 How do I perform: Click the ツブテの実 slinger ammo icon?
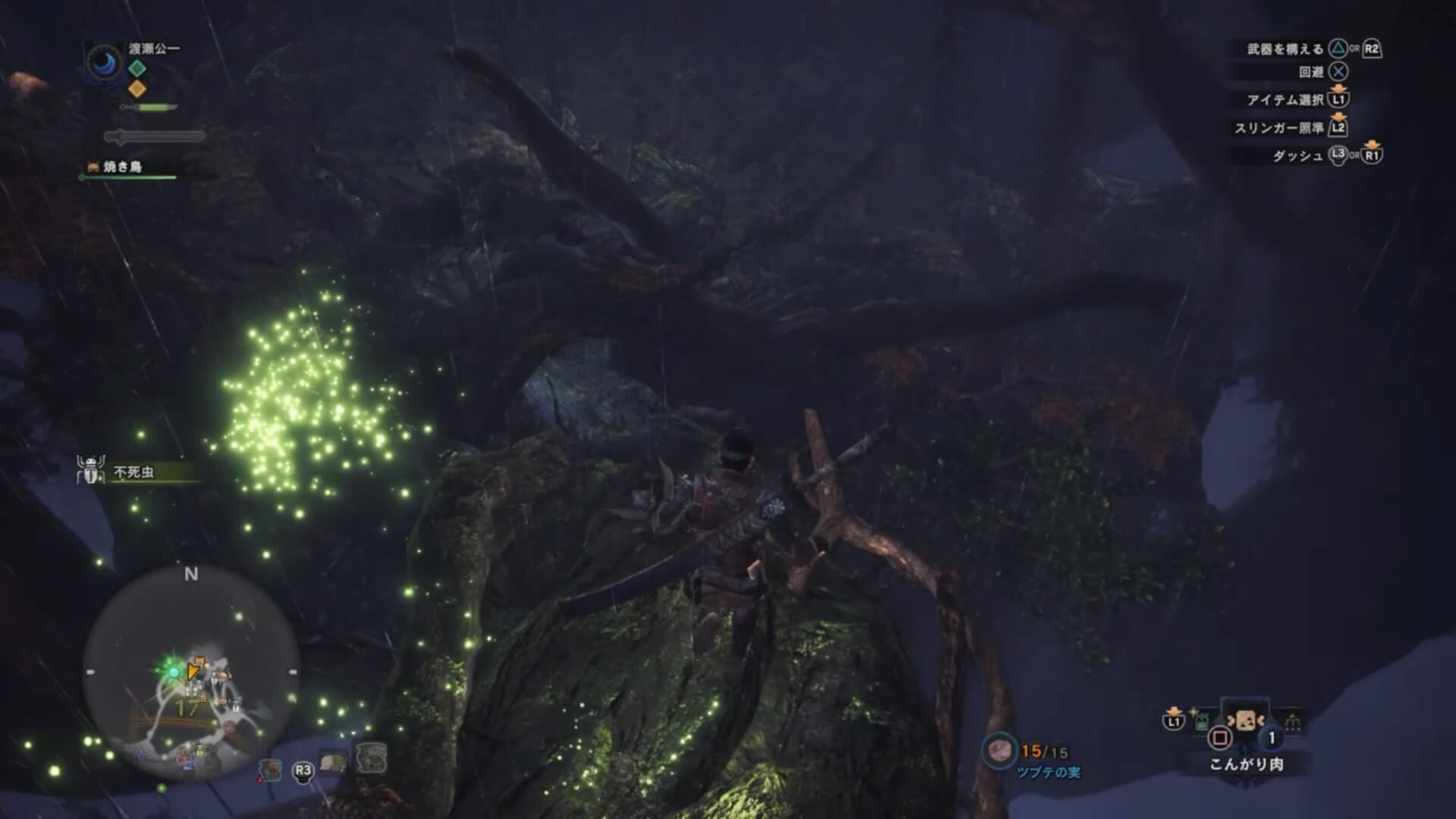(998, 751)
